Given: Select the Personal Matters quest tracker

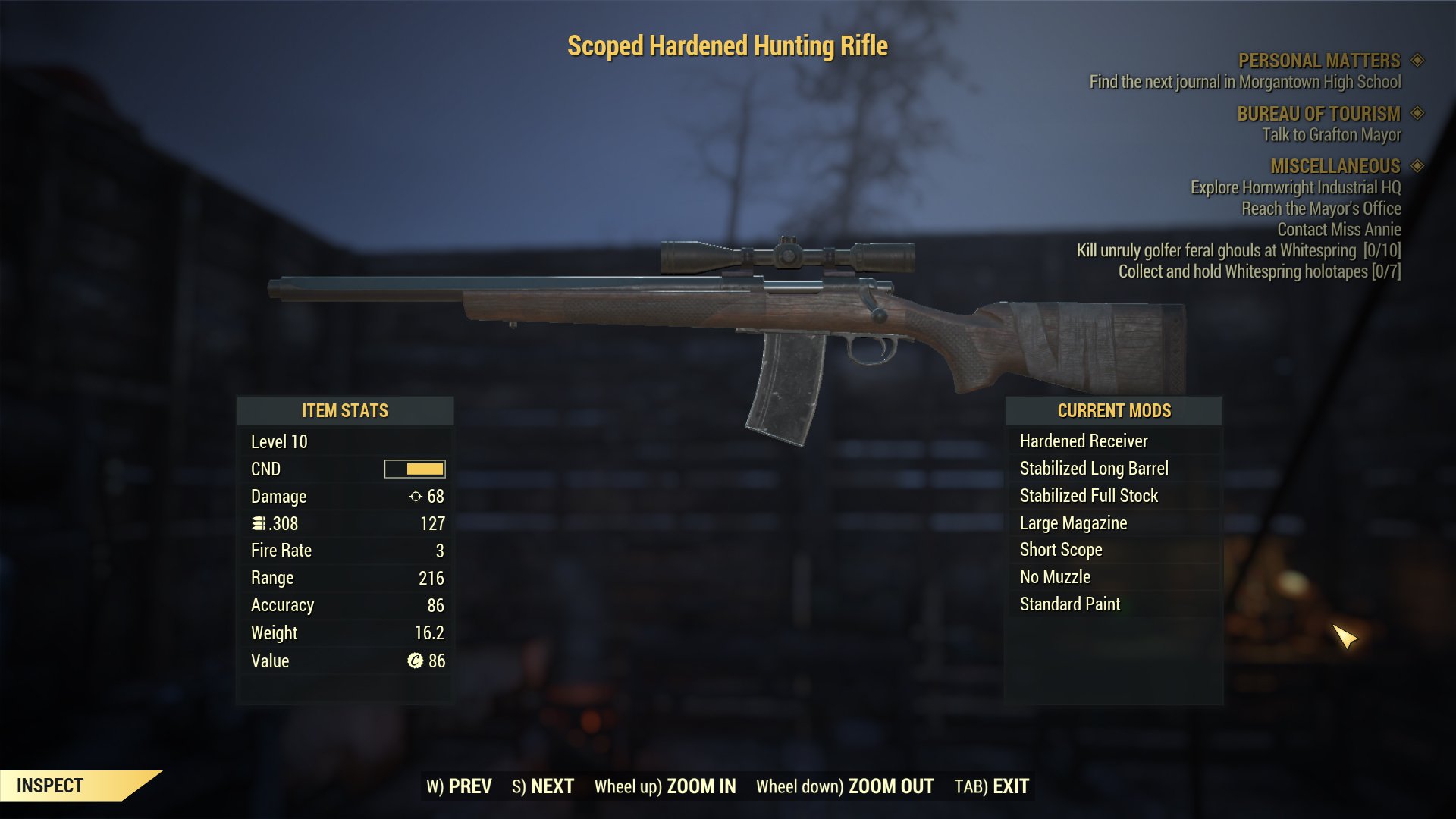Looking at the screenshot, I should tap(1319, 61).
